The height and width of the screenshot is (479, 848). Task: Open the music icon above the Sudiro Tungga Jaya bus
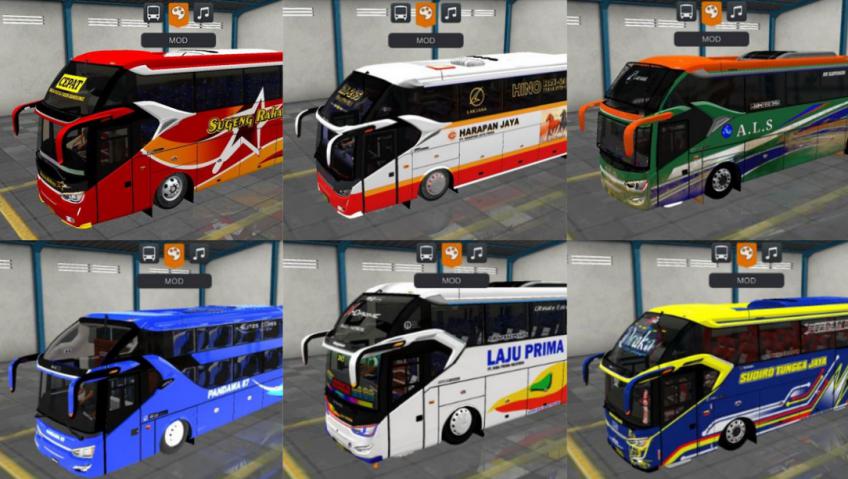(x=771, y=253)
